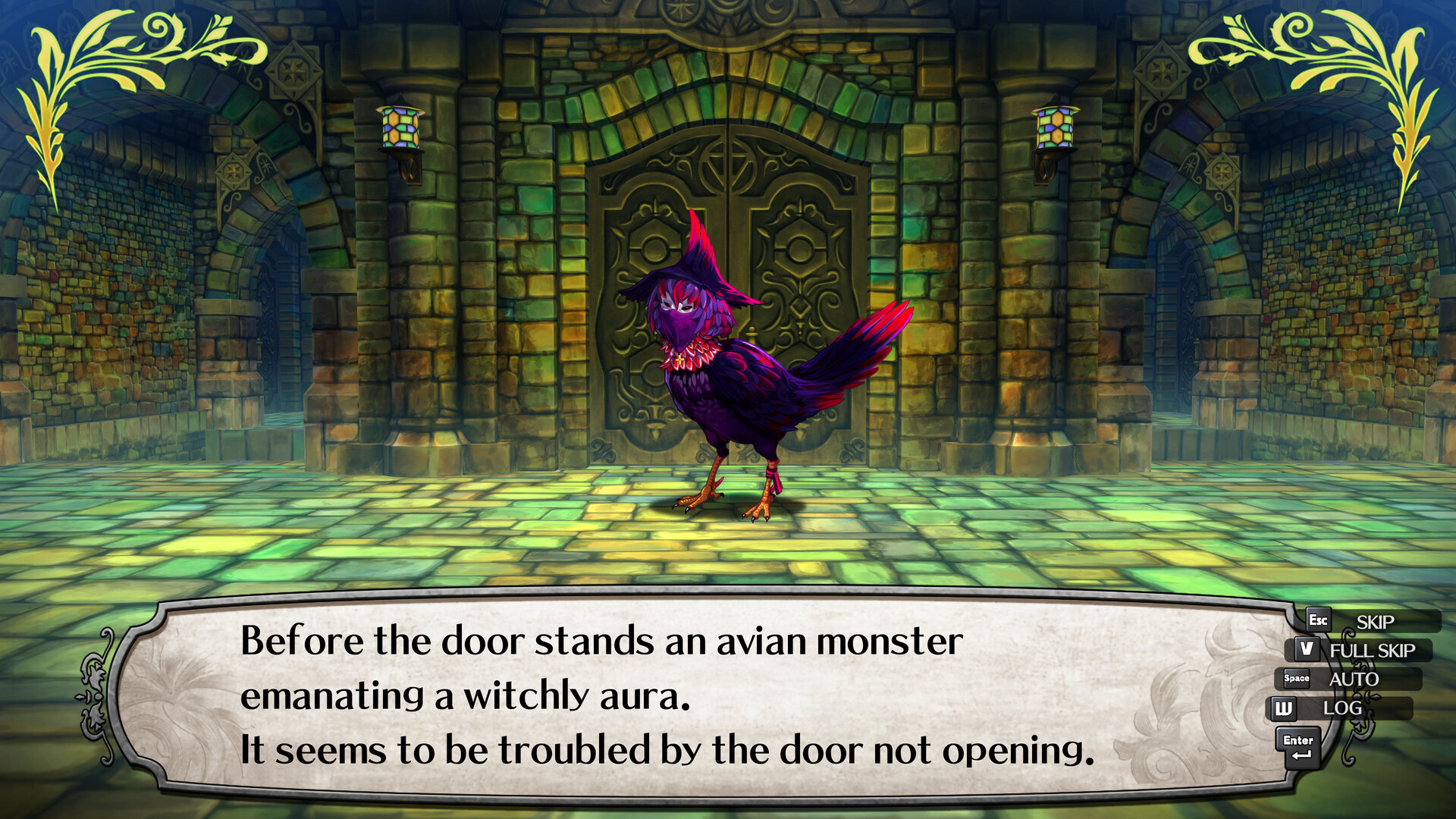This screenshot has height=819, width=1456.
Task: Click the Space key icon next to AUTO
Action: tap(1295, 679)
